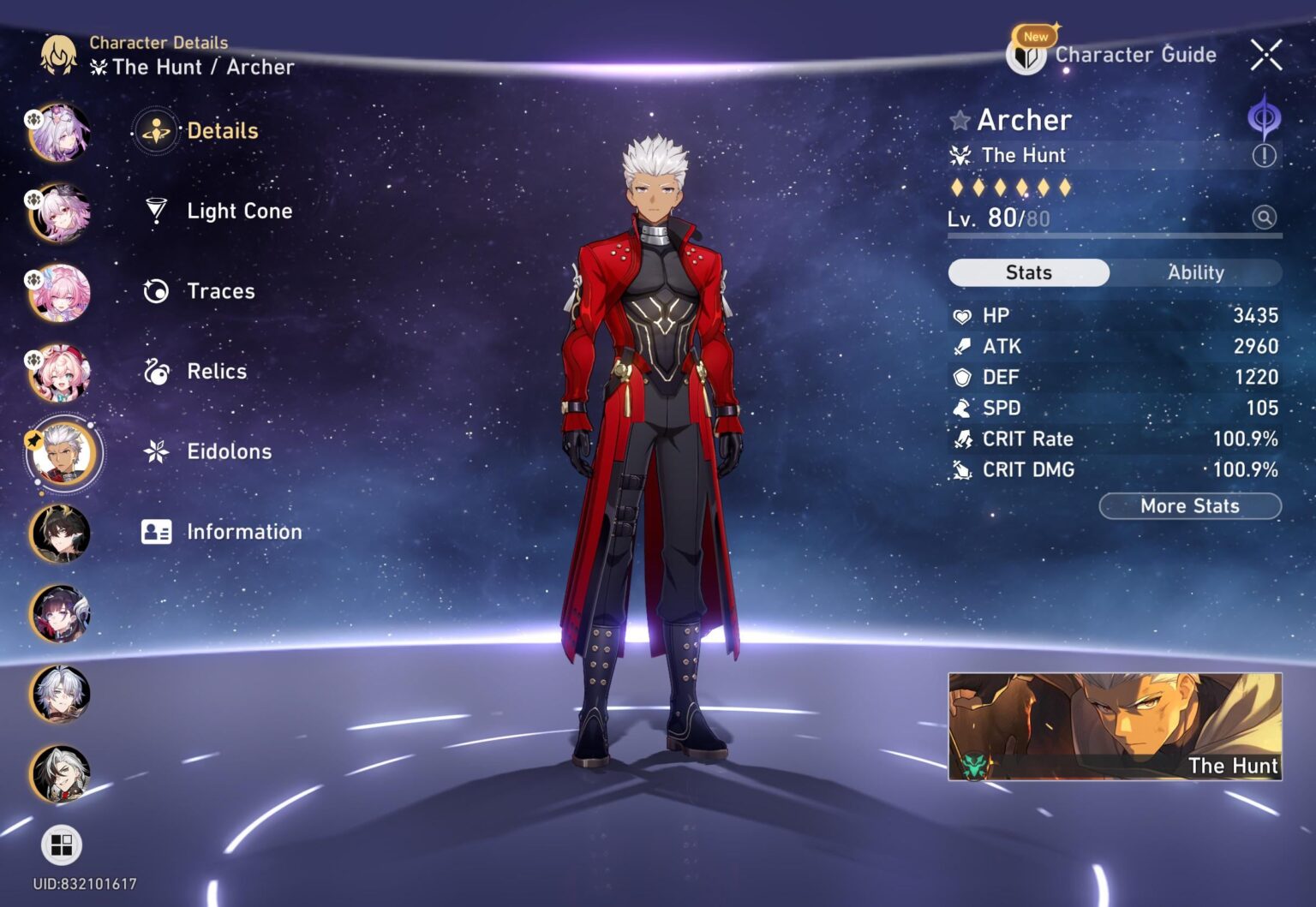This screenshot has height=907, width=1316.
Task: Open the Details menu entry
Action: point(221,131)
